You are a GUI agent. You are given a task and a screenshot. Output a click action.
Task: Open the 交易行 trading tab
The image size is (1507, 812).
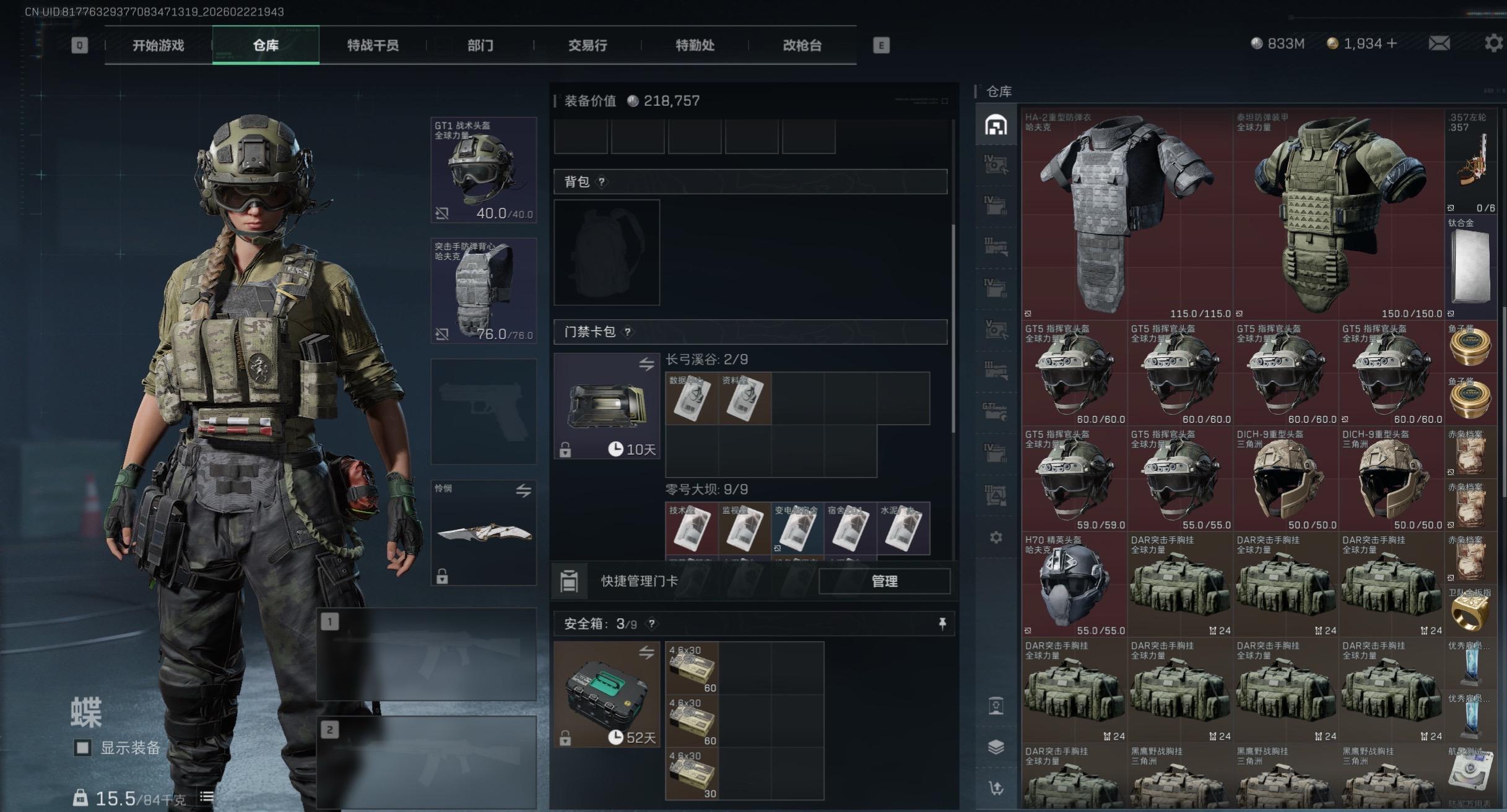(x=588, y=45)
